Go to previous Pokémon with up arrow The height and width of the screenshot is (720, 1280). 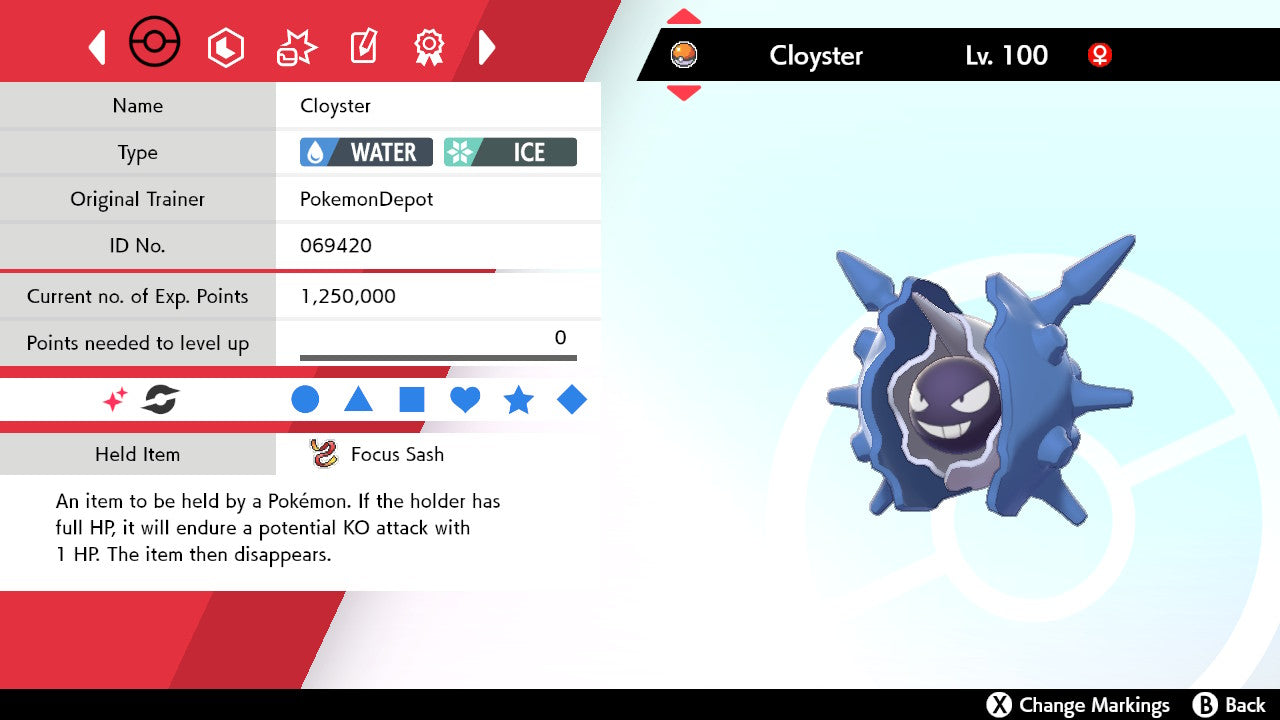click(684, 17)
